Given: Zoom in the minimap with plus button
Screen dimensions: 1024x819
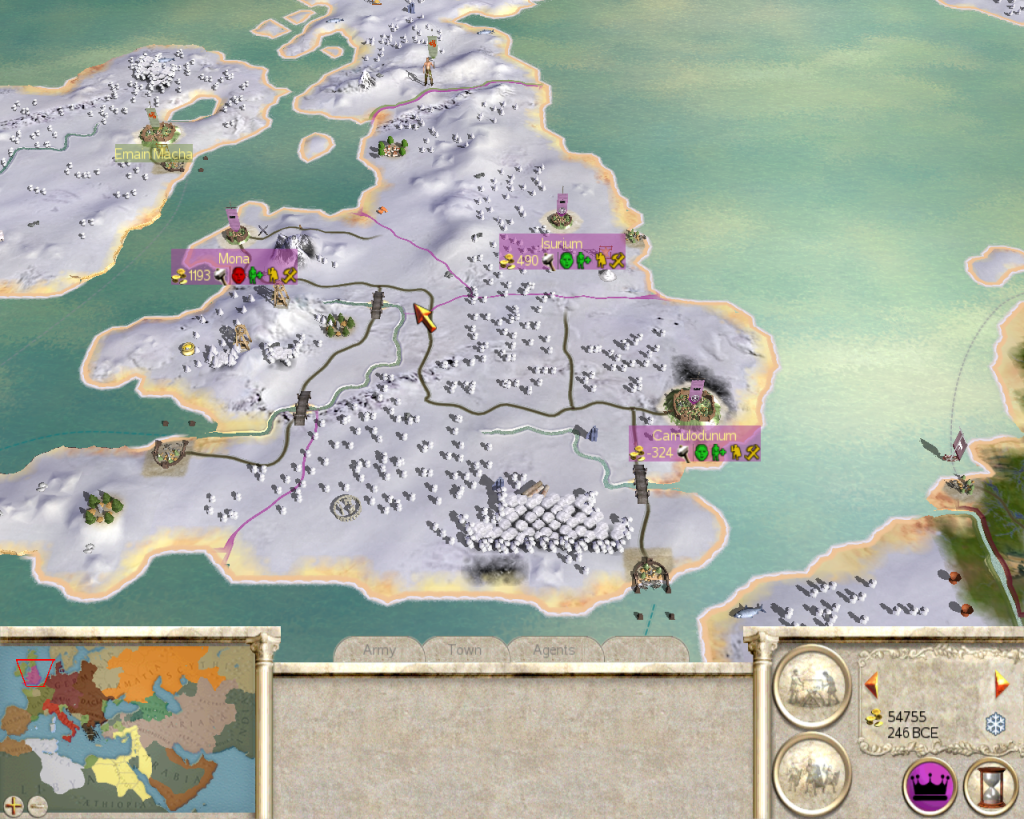Looking at the screenshot, I should [x=15, y=803].
